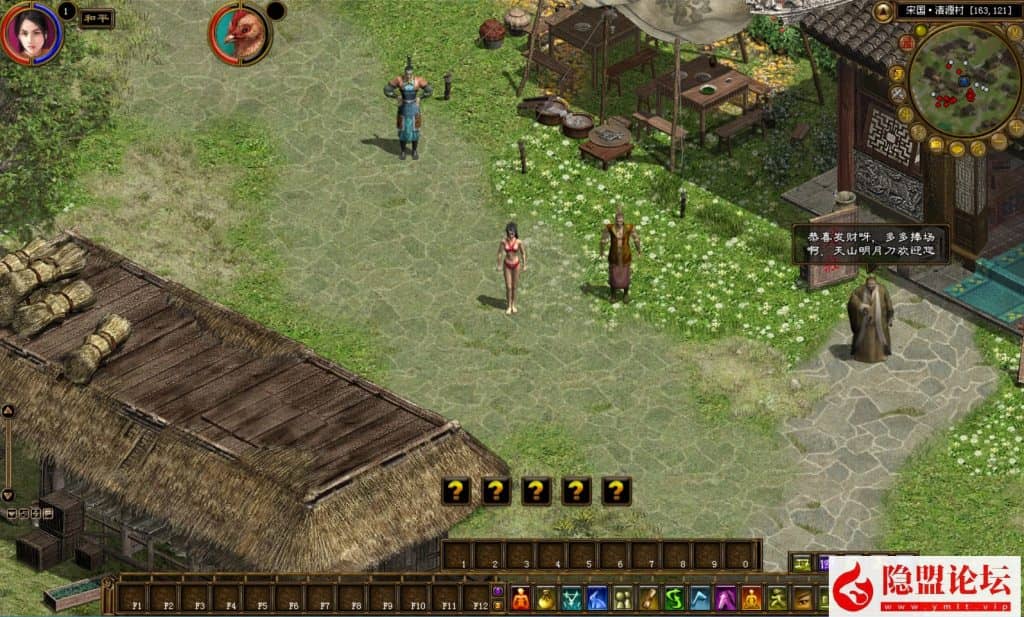Select the blue horse mount icon
The height and width of the screenshot is (617, 1024).
[x=596, y=598]
